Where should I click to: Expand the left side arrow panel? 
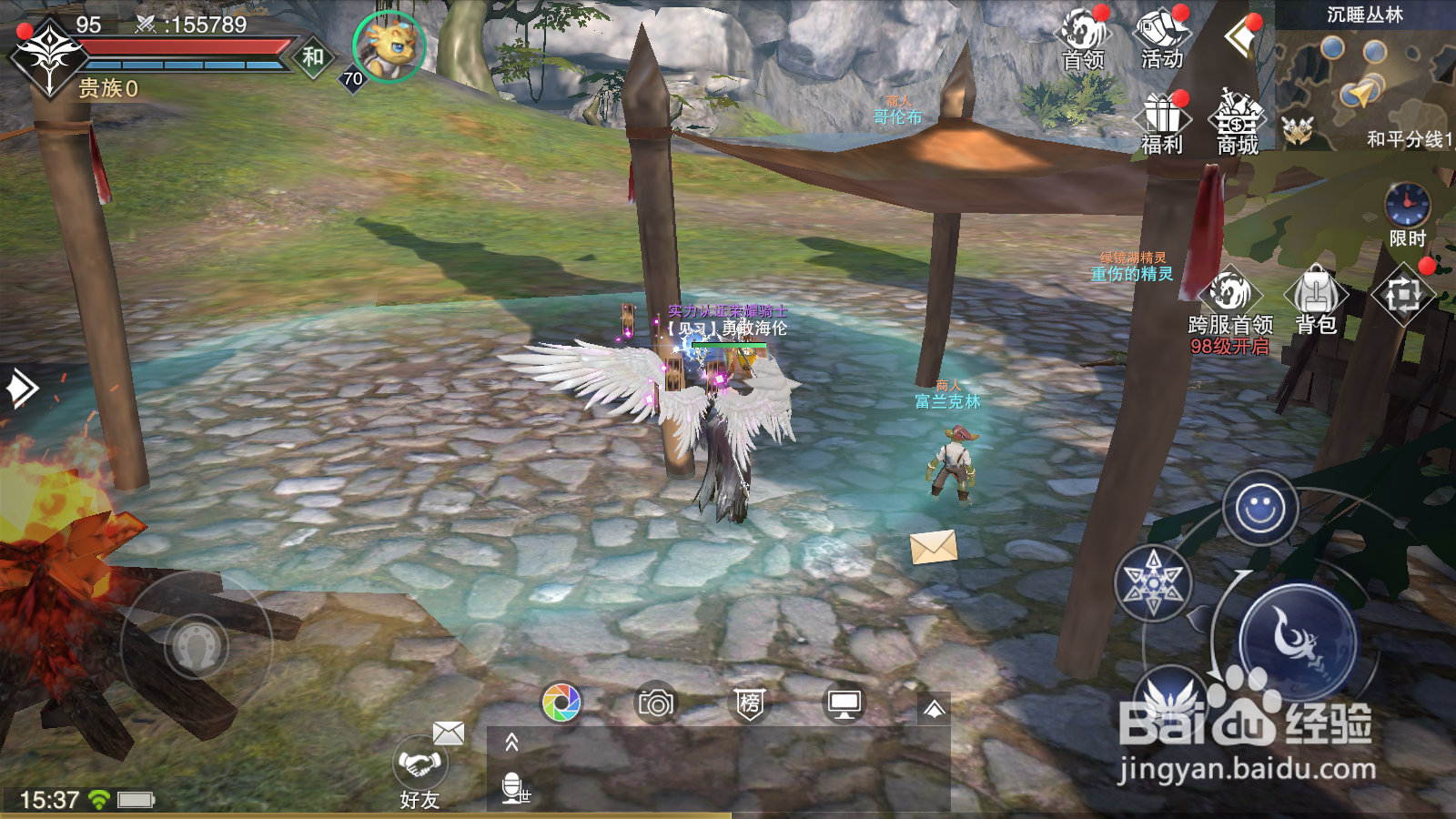coord(20,389)
